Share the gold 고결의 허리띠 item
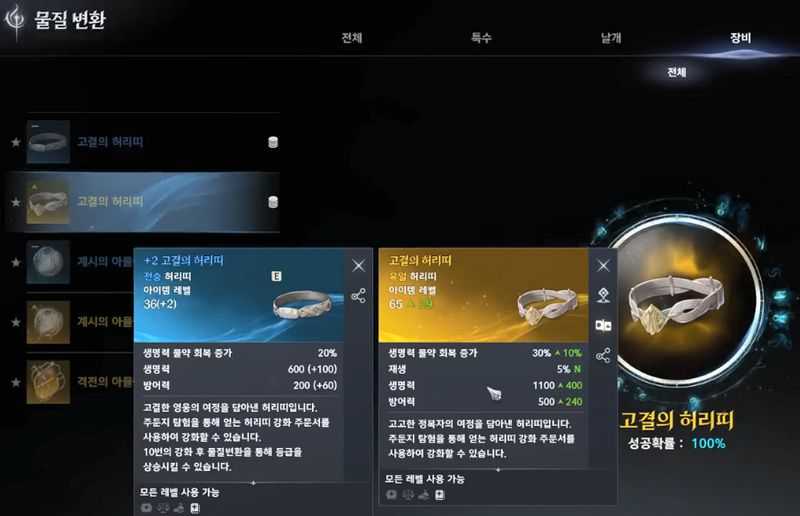 click(x=603, y=355)
